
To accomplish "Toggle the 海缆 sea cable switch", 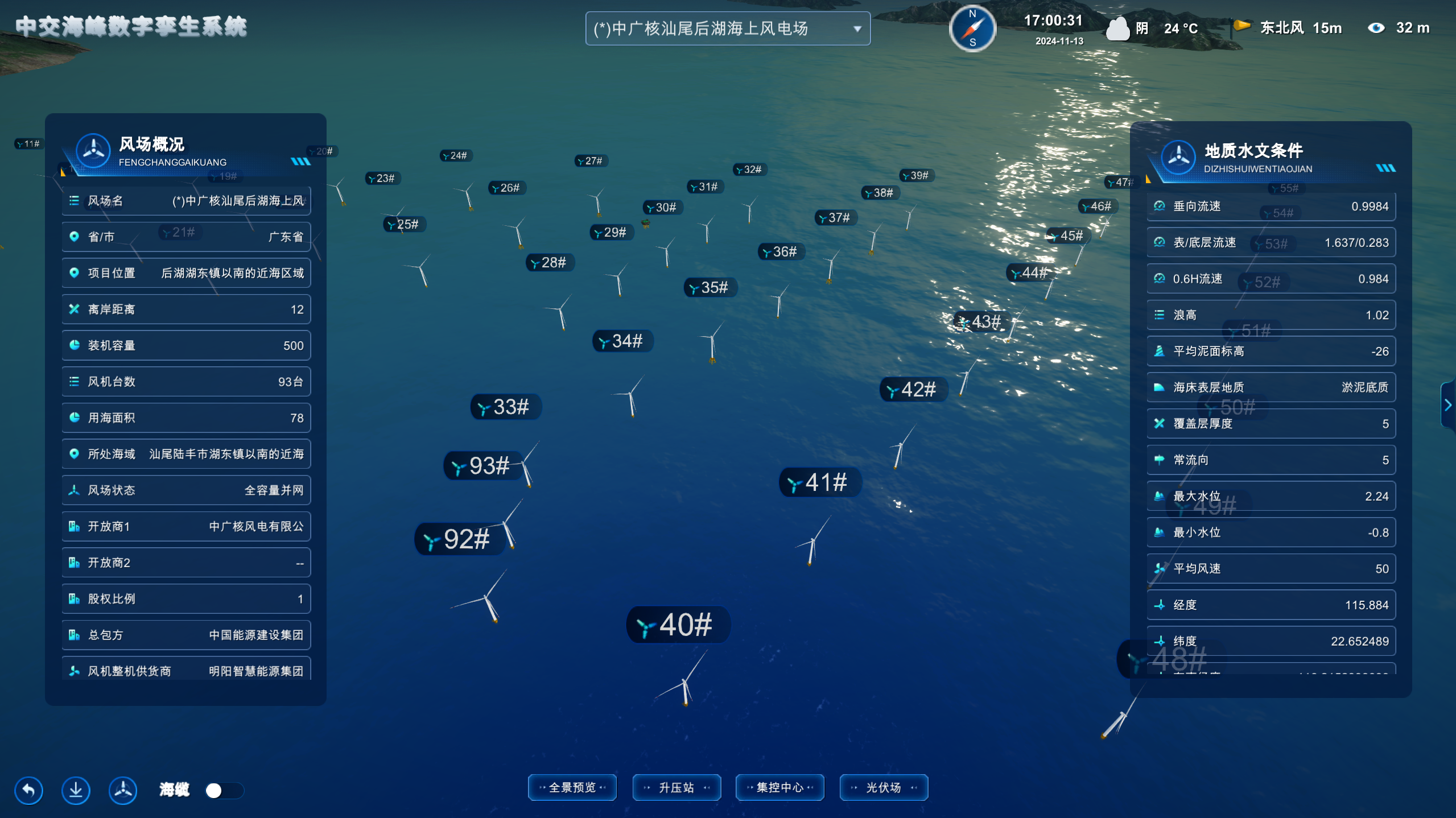I will (x=224, y=790).
